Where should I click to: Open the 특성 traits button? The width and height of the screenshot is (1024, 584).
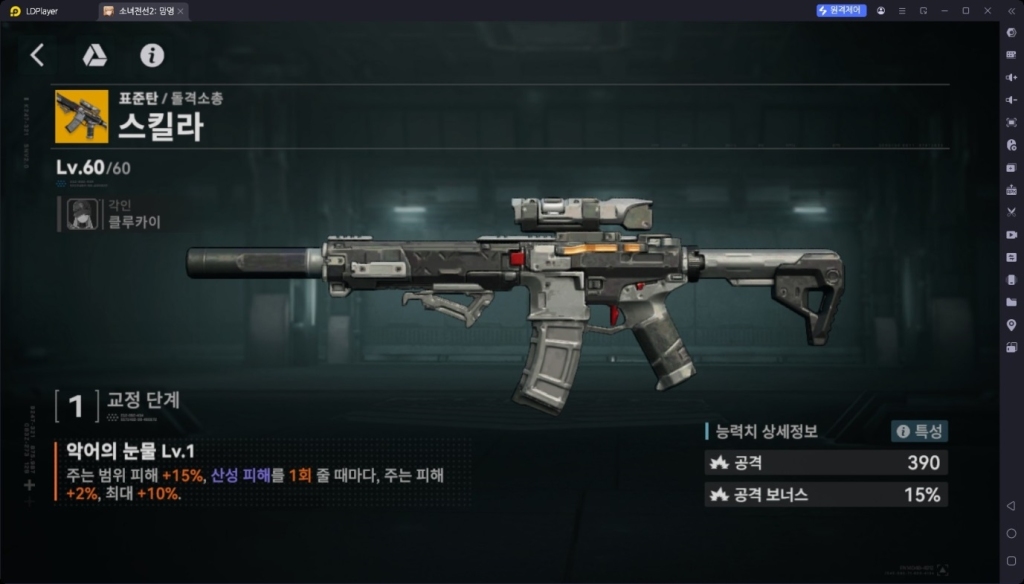pyautogui.click(x=919, y=432)
